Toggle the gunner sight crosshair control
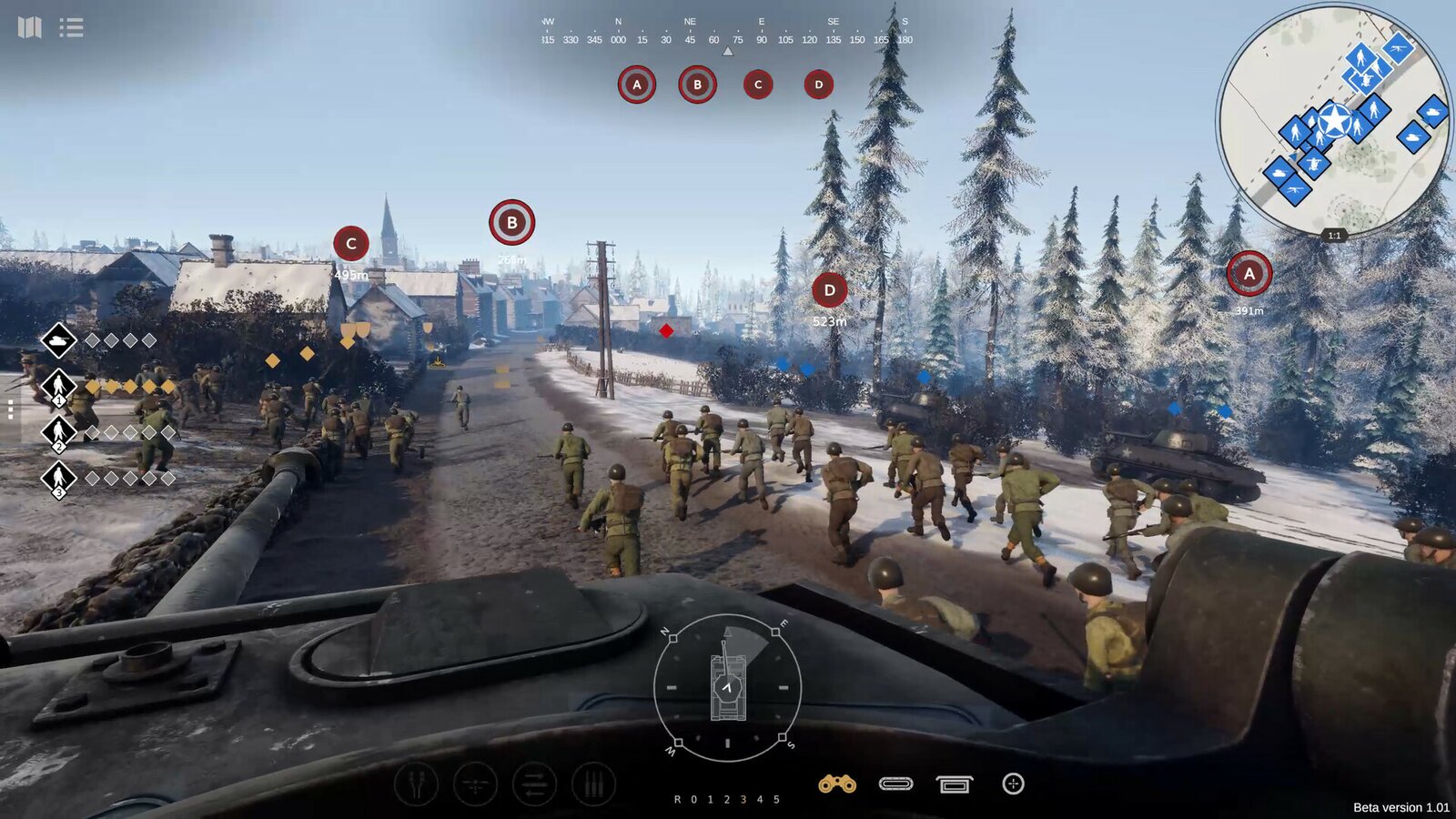 (475, 783)
